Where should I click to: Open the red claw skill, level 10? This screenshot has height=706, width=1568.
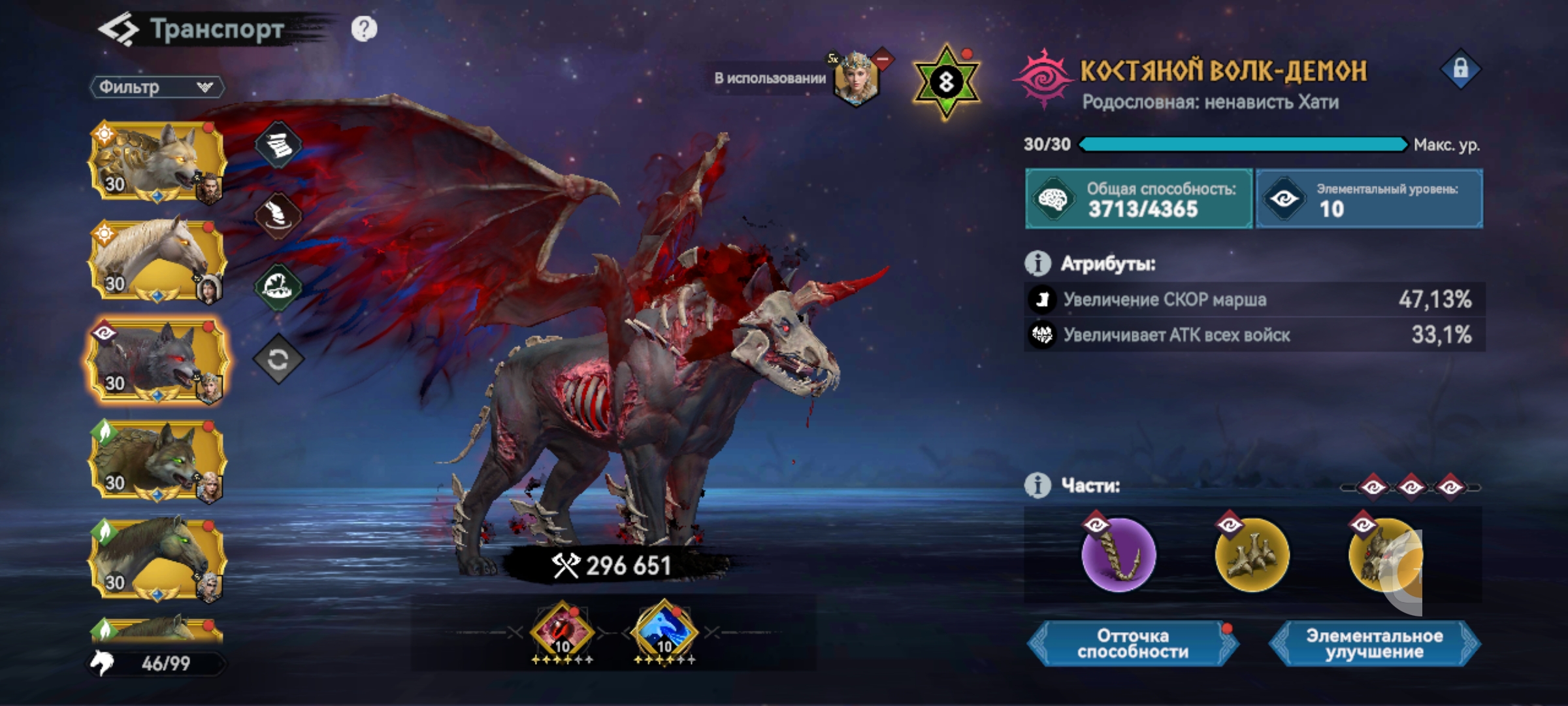tap(562, 632)
